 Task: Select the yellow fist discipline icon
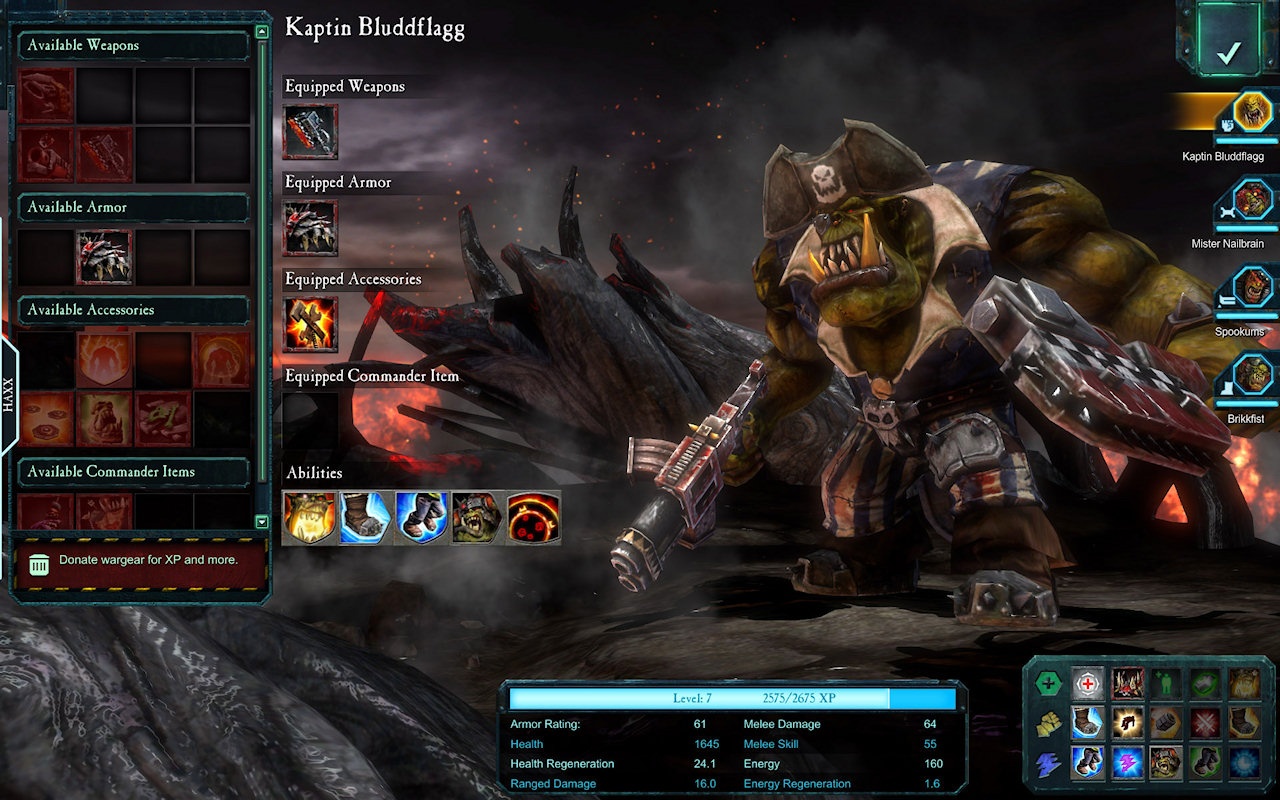pos(1047,723)
